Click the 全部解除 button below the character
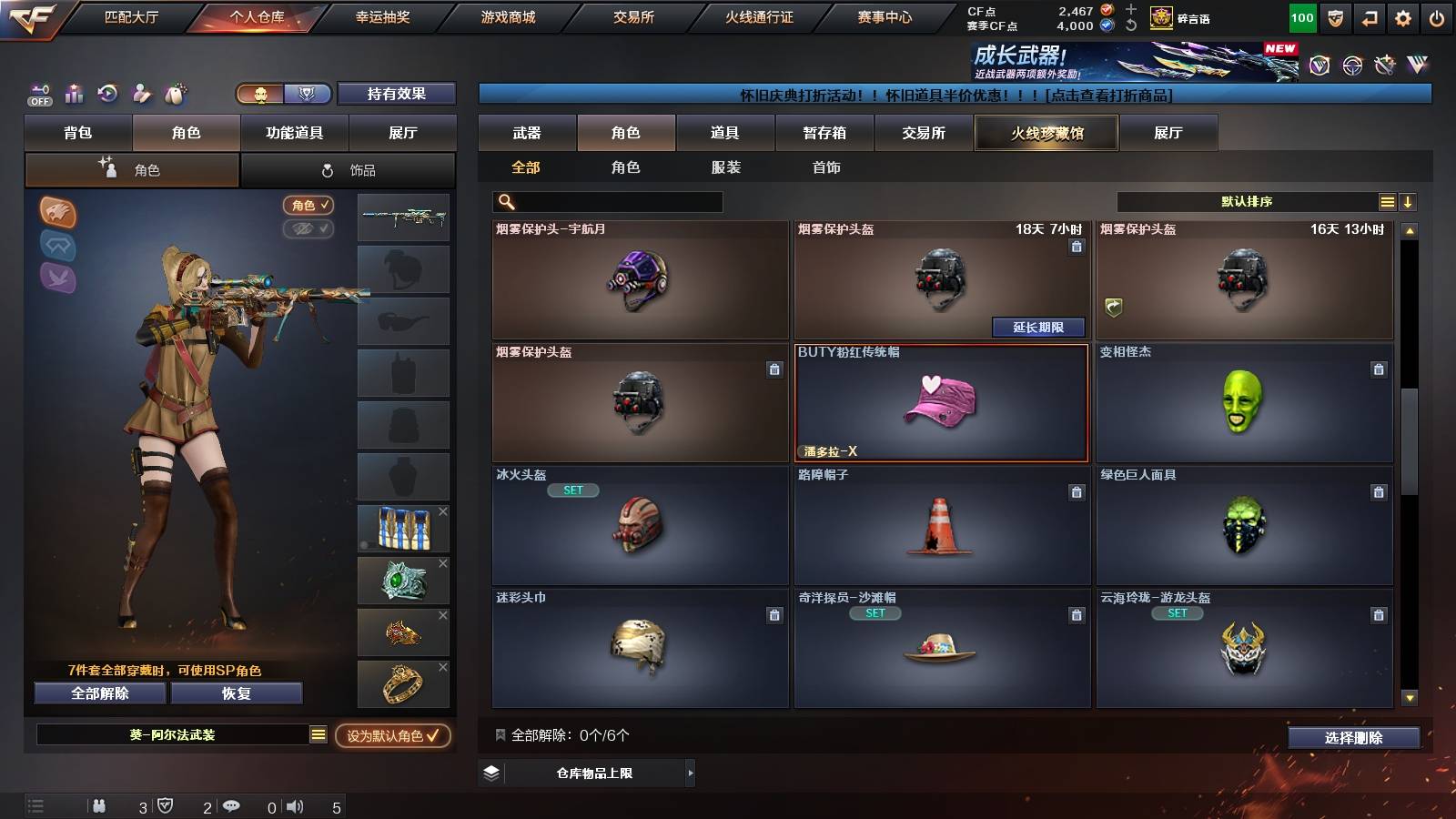This screenshot has width=1456, height=819. (x=99, y=693)
